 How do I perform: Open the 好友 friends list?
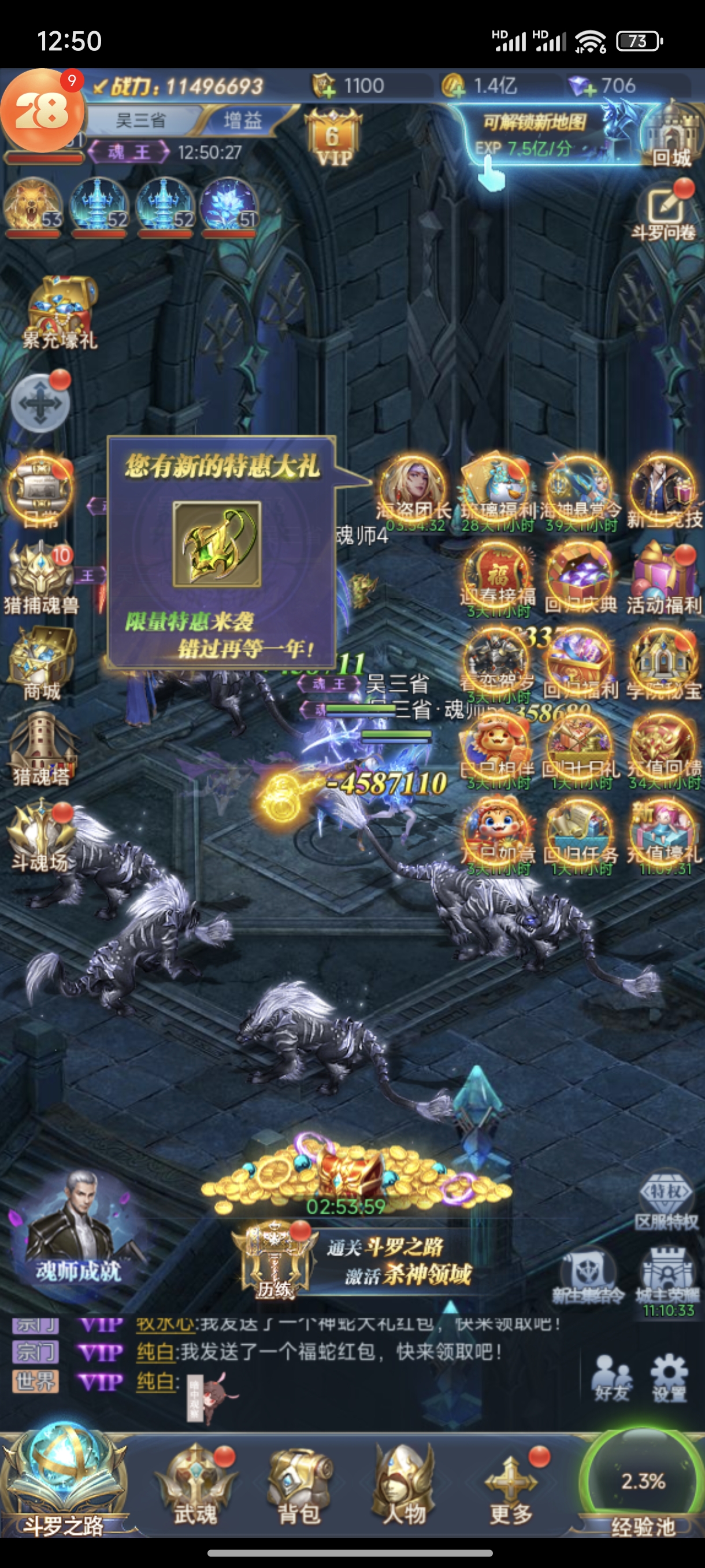coord(611,1379)
